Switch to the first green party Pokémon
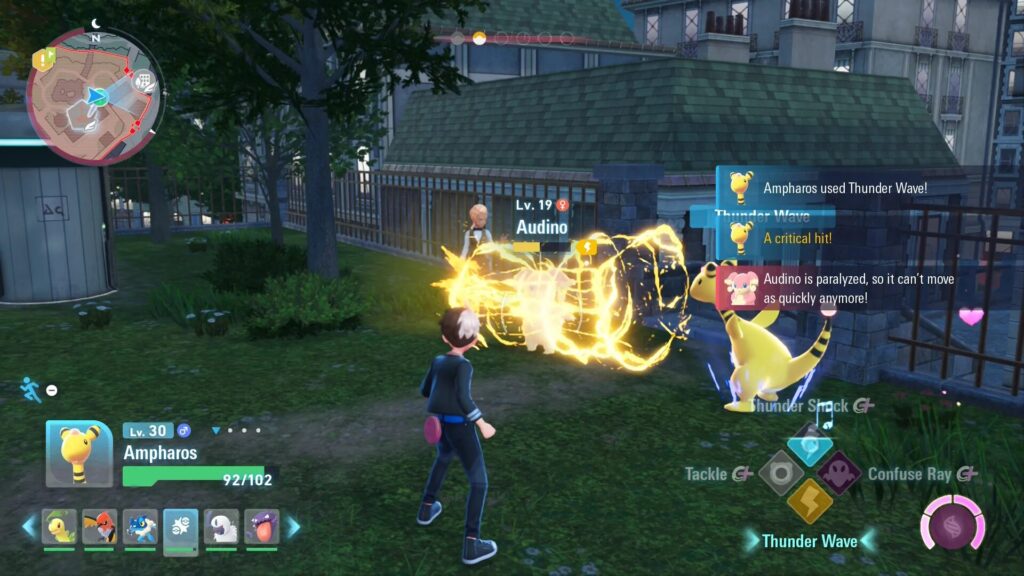Screen dimensions: 1024x576 point(59,527)
